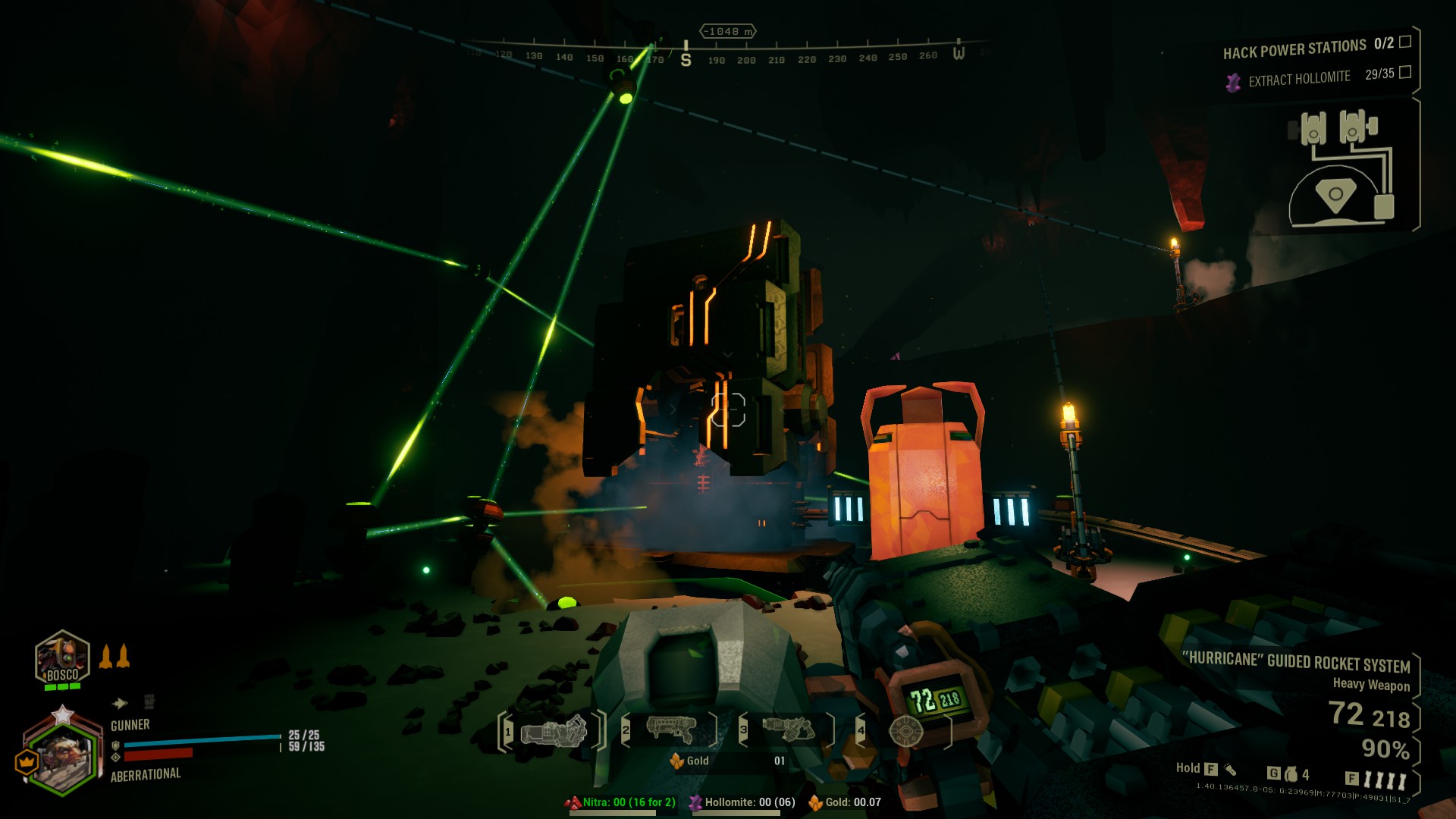Choose the secondary weapon in slot 2
Image resolution: width=1456 pixels, height=819 pixels.
point(671,730)
